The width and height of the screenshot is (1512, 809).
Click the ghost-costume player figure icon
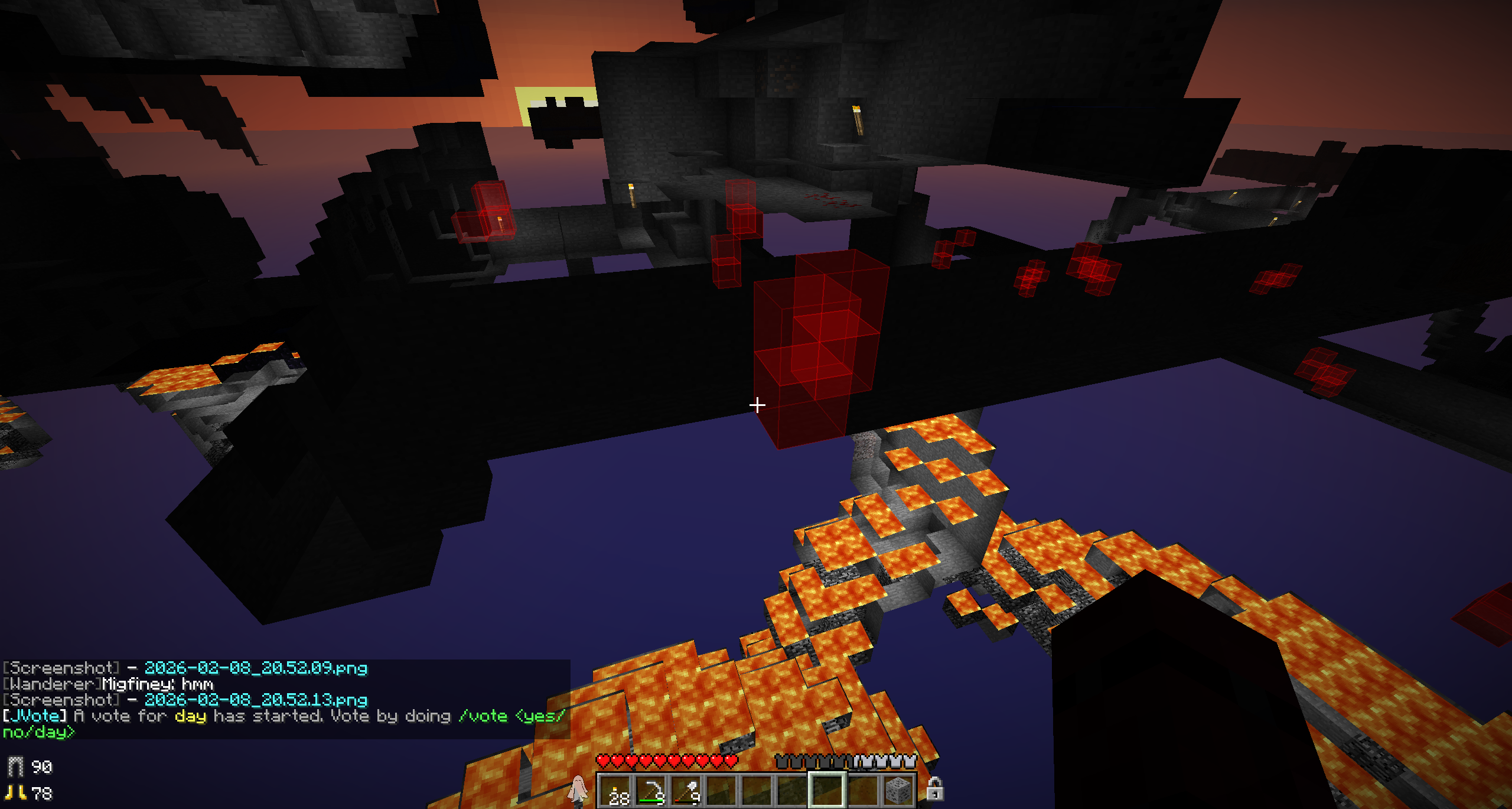[x=578, y=789]
